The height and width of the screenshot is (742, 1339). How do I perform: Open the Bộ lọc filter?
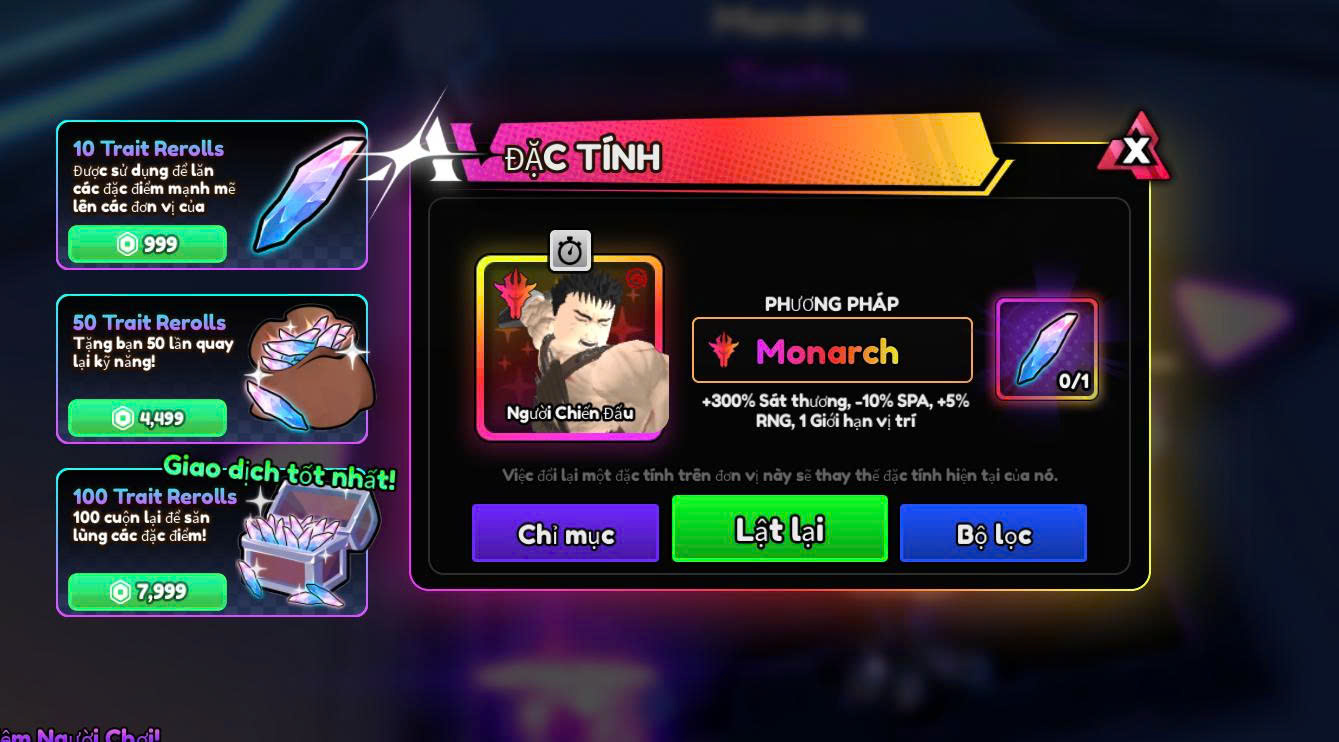[992, 534]
